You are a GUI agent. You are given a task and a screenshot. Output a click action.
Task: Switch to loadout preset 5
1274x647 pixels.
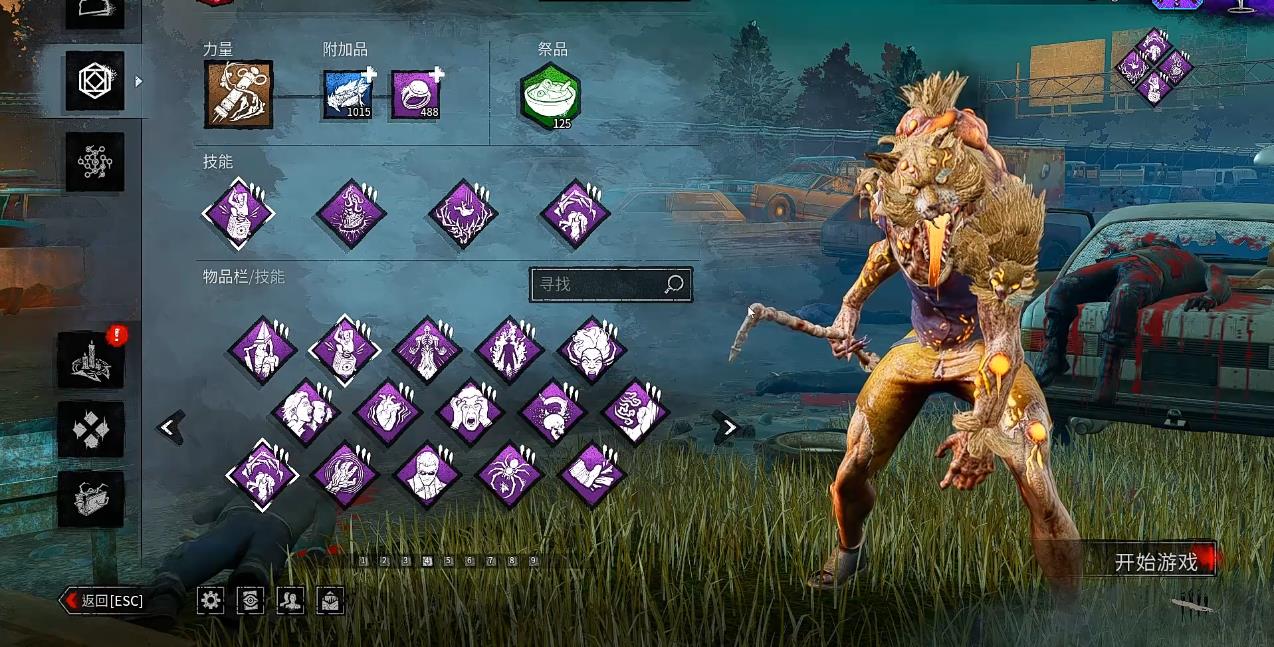pyautogui.click(x=449, y=562)
